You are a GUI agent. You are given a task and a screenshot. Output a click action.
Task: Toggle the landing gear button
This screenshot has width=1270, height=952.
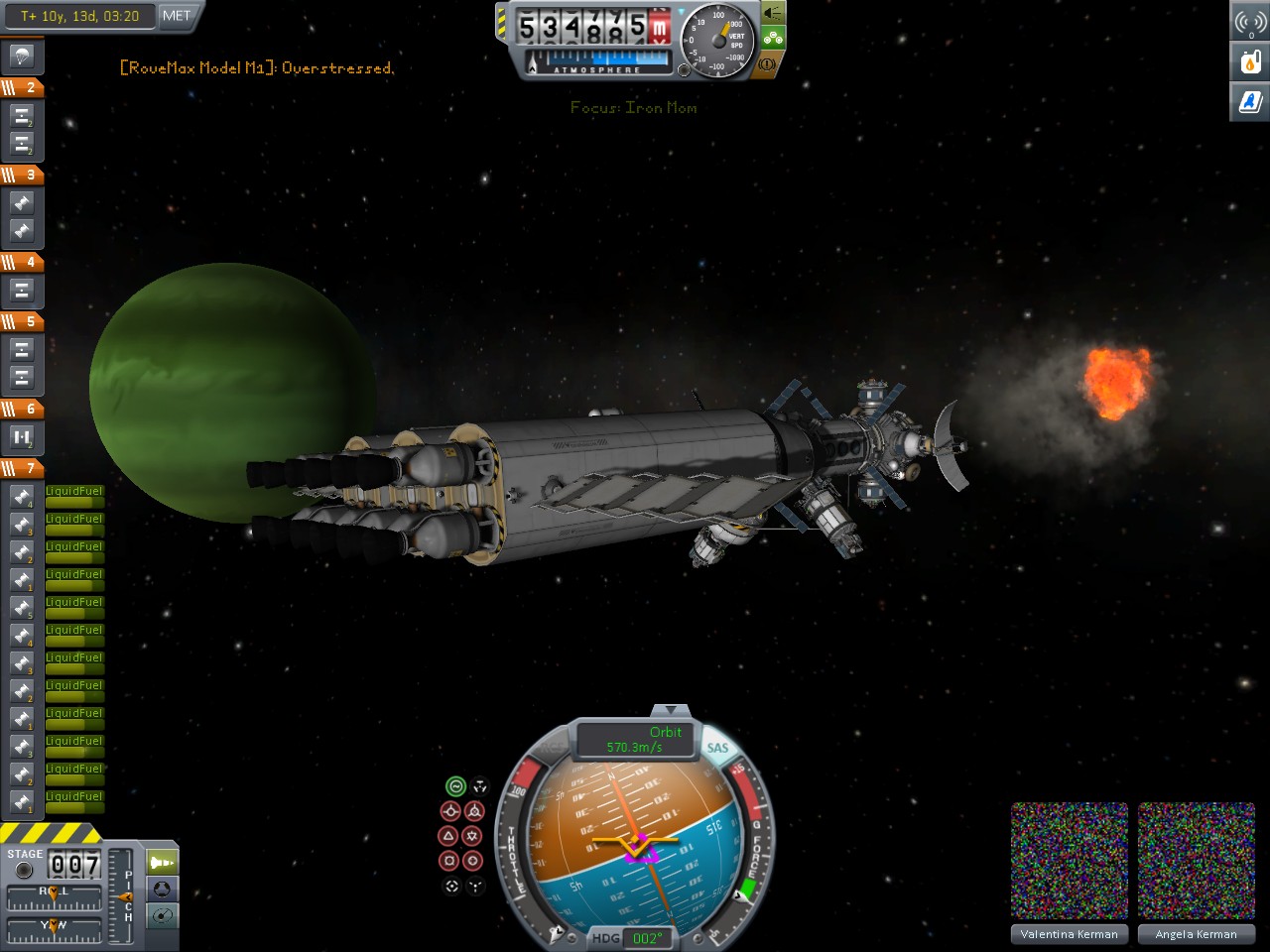coord(773,39)
